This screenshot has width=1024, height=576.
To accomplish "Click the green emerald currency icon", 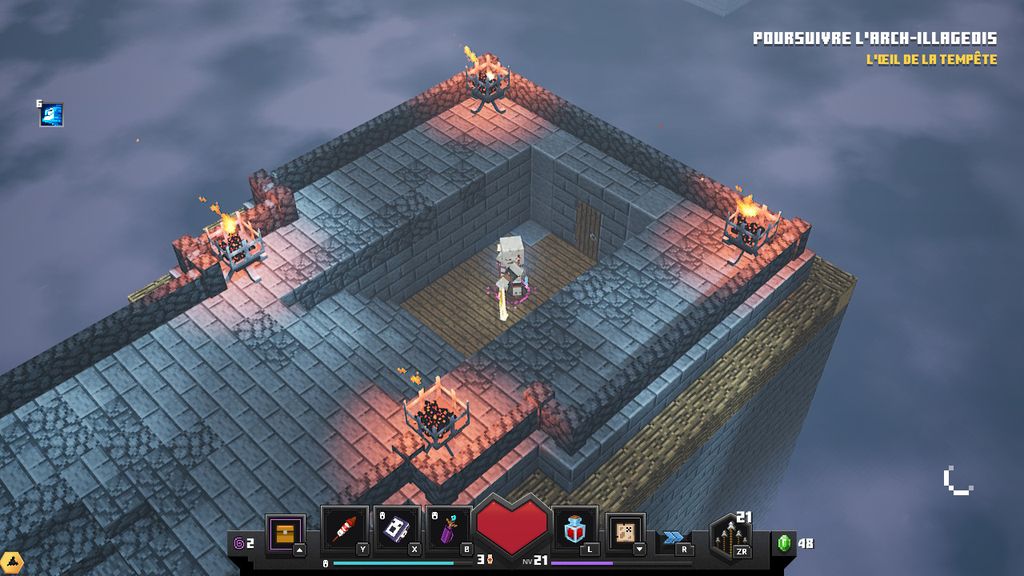I will [785, 543].
